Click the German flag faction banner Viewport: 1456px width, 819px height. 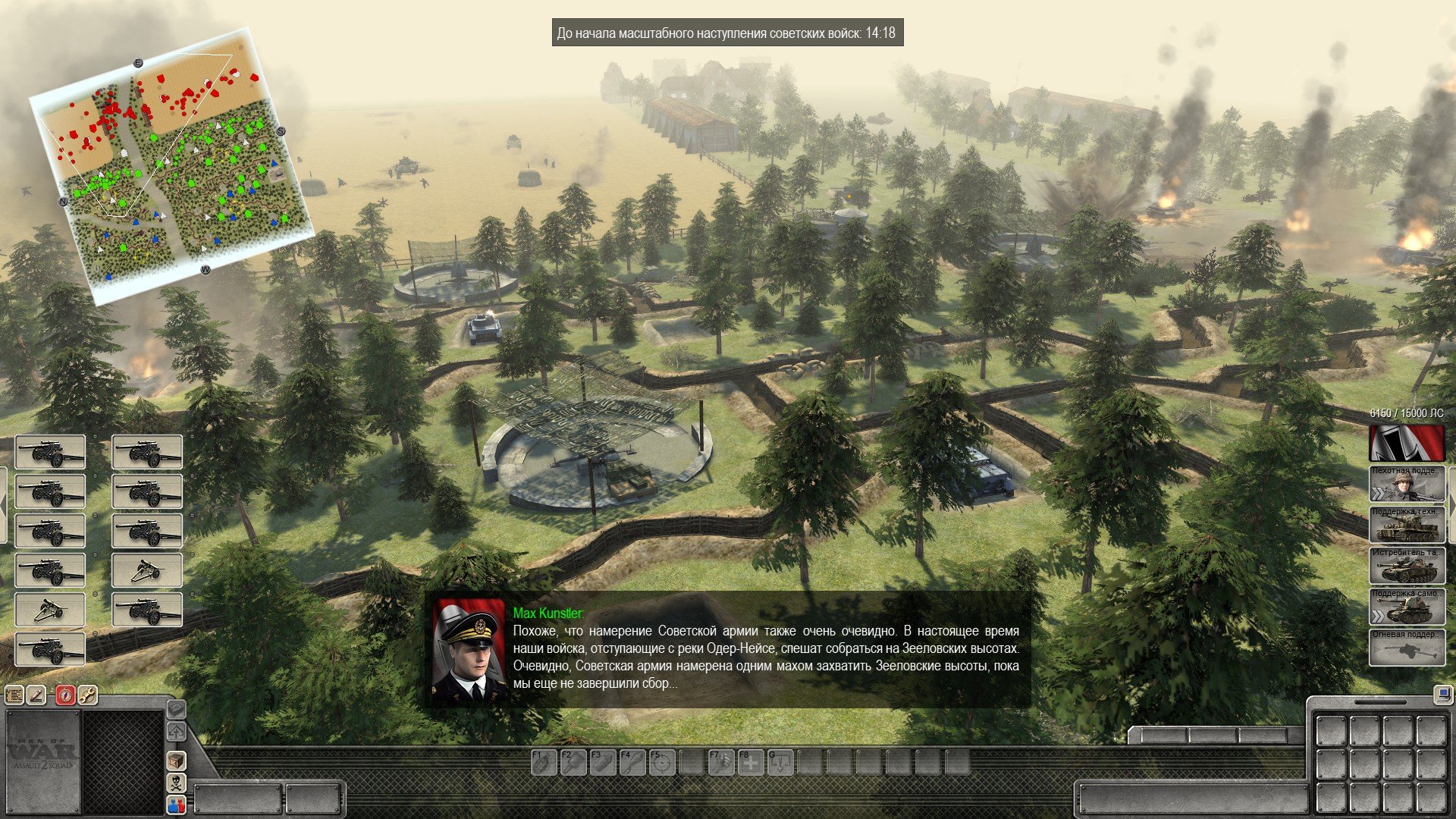(1407, 443)
